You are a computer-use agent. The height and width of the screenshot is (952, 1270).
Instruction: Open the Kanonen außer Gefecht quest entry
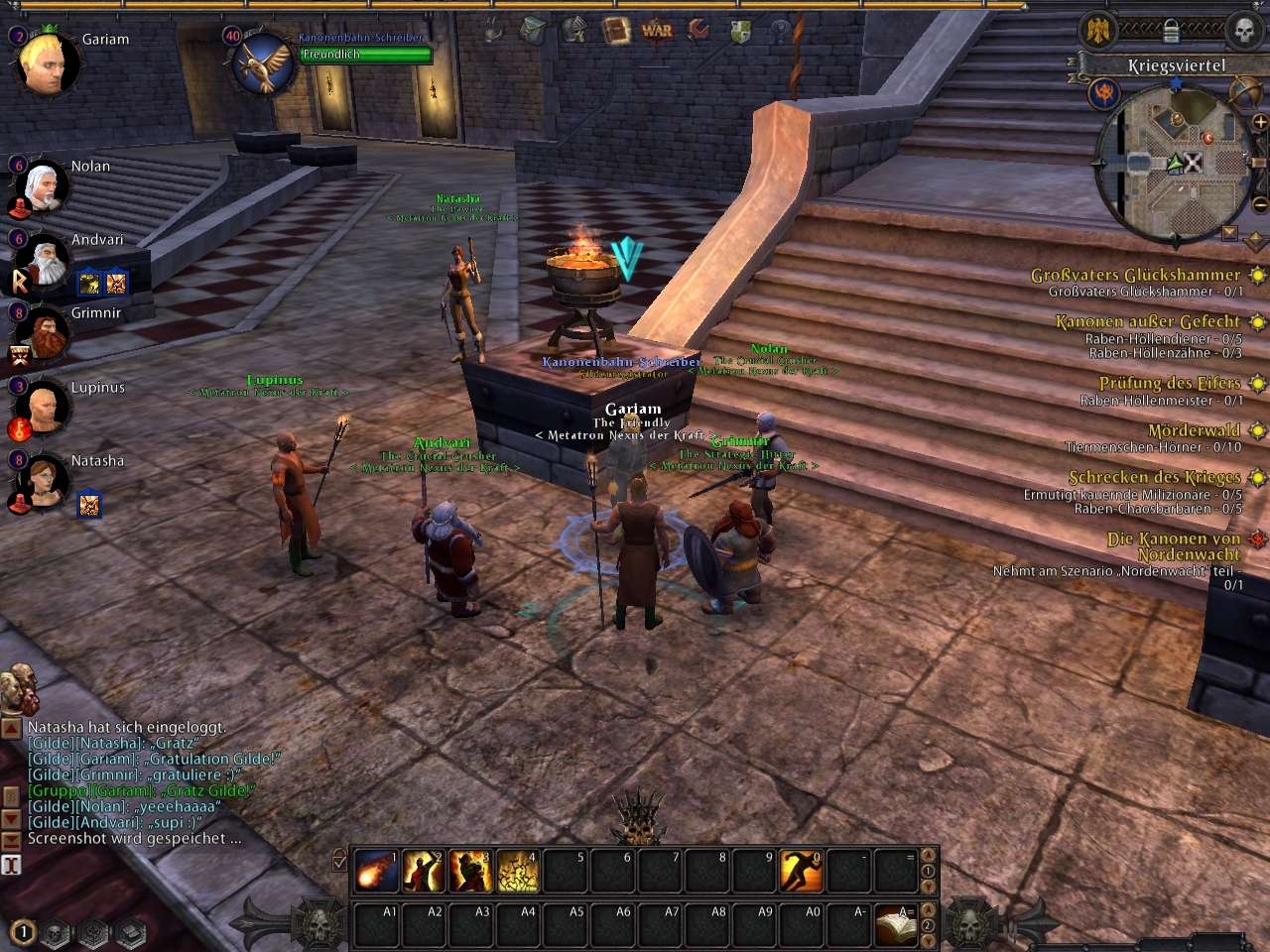click(1147, 322)
